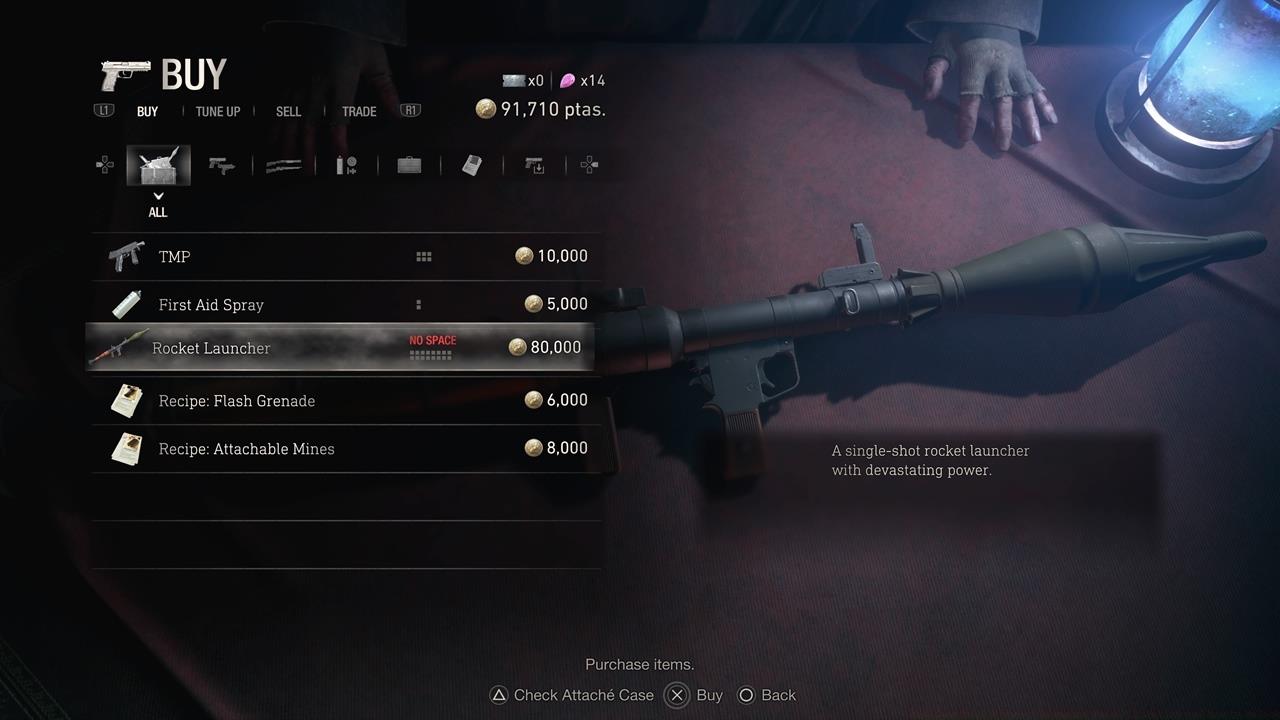This screenshot has height=720, width=1280.
Task: Open the SELL tab
Action: (x=288, y=111)
